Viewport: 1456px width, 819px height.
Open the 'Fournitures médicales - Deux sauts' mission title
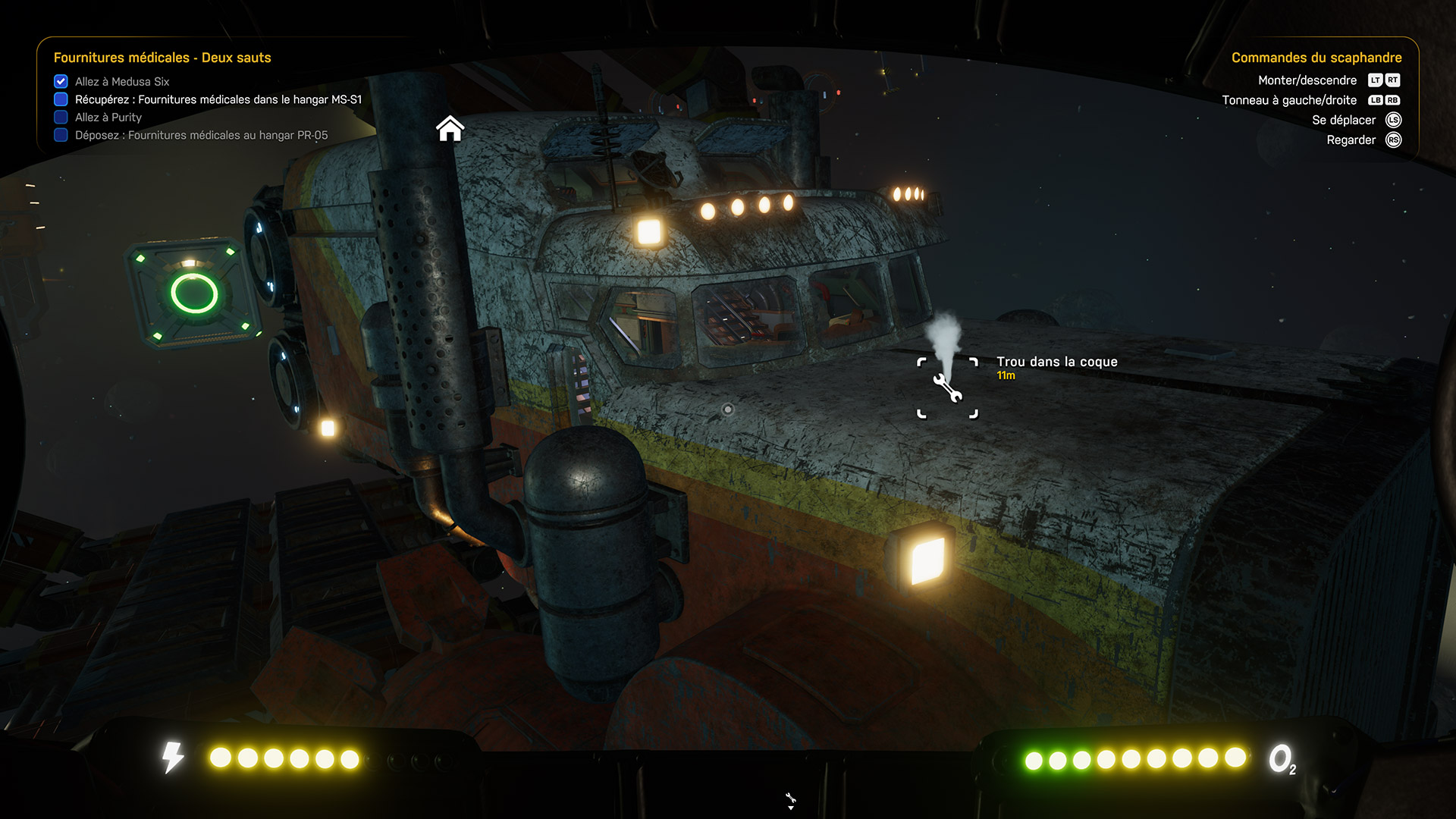pyautogui.click(x=162, y=58)
